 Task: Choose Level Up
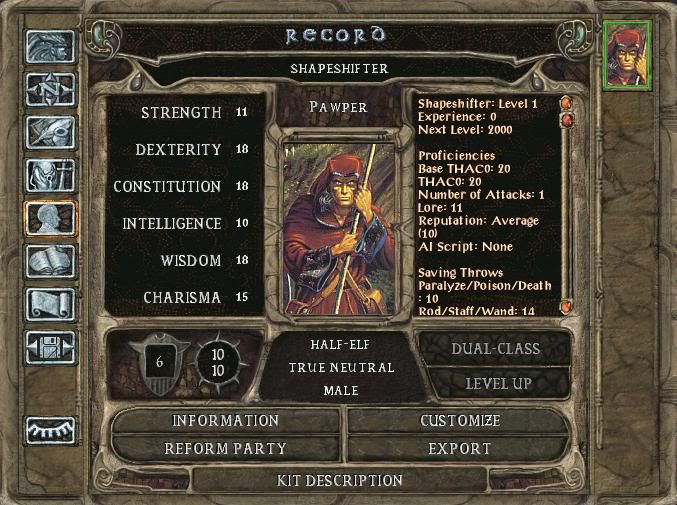(496, 383)
